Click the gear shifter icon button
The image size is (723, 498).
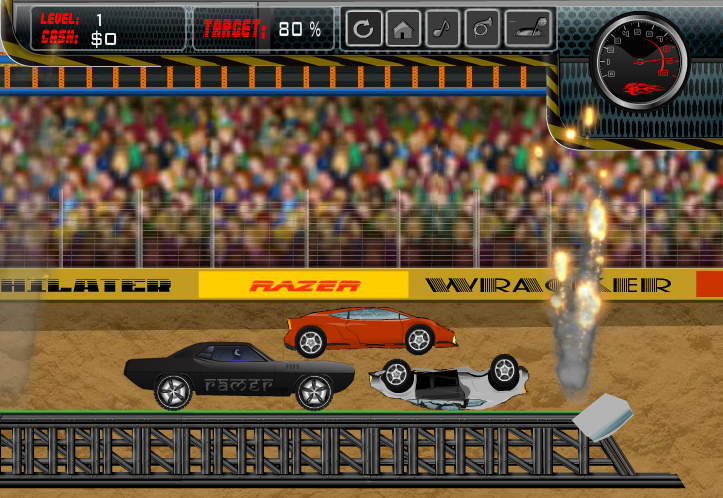[528, 29]
